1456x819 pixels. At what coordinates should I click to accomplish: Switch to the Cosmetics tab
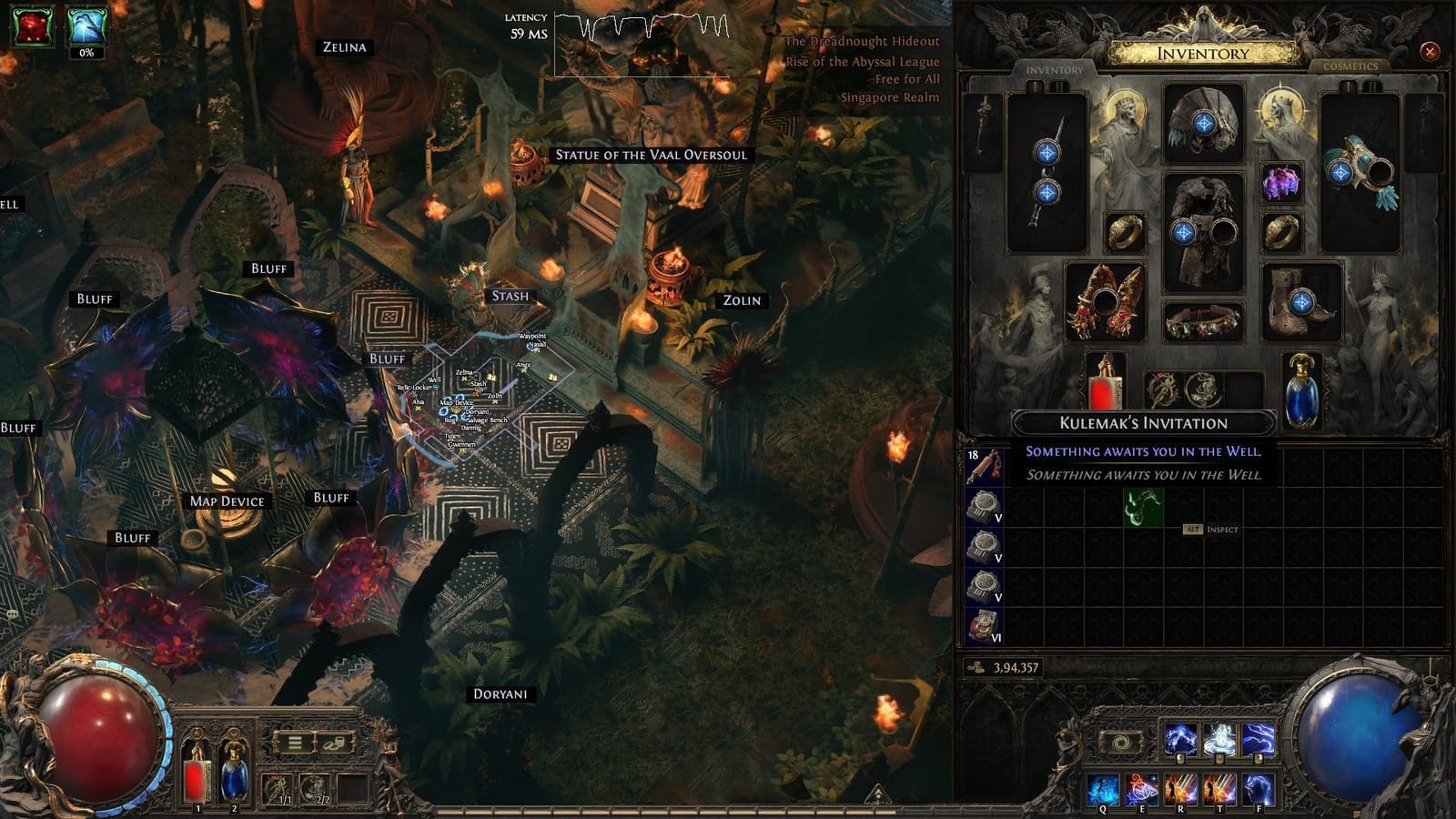[1352, 66]
